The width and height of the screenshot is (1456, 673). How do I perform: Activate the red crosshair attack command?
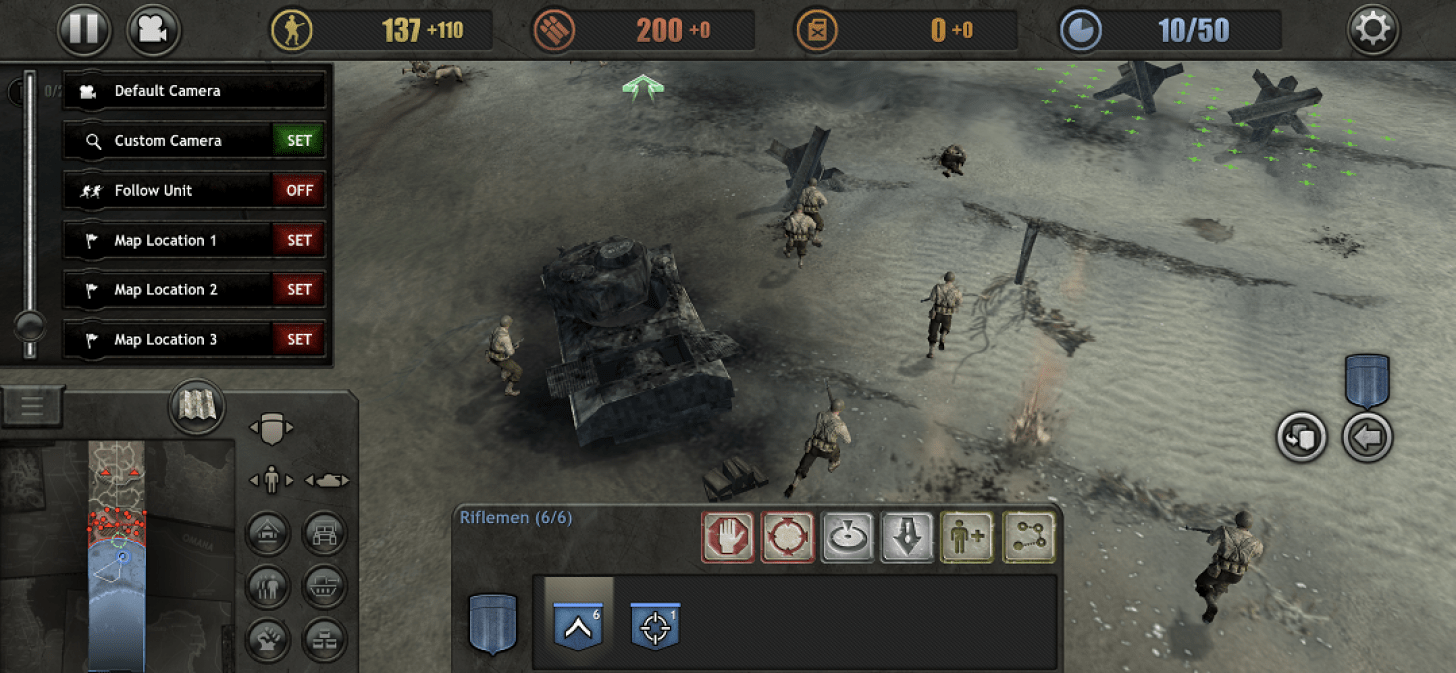click(x=787, y=537)
